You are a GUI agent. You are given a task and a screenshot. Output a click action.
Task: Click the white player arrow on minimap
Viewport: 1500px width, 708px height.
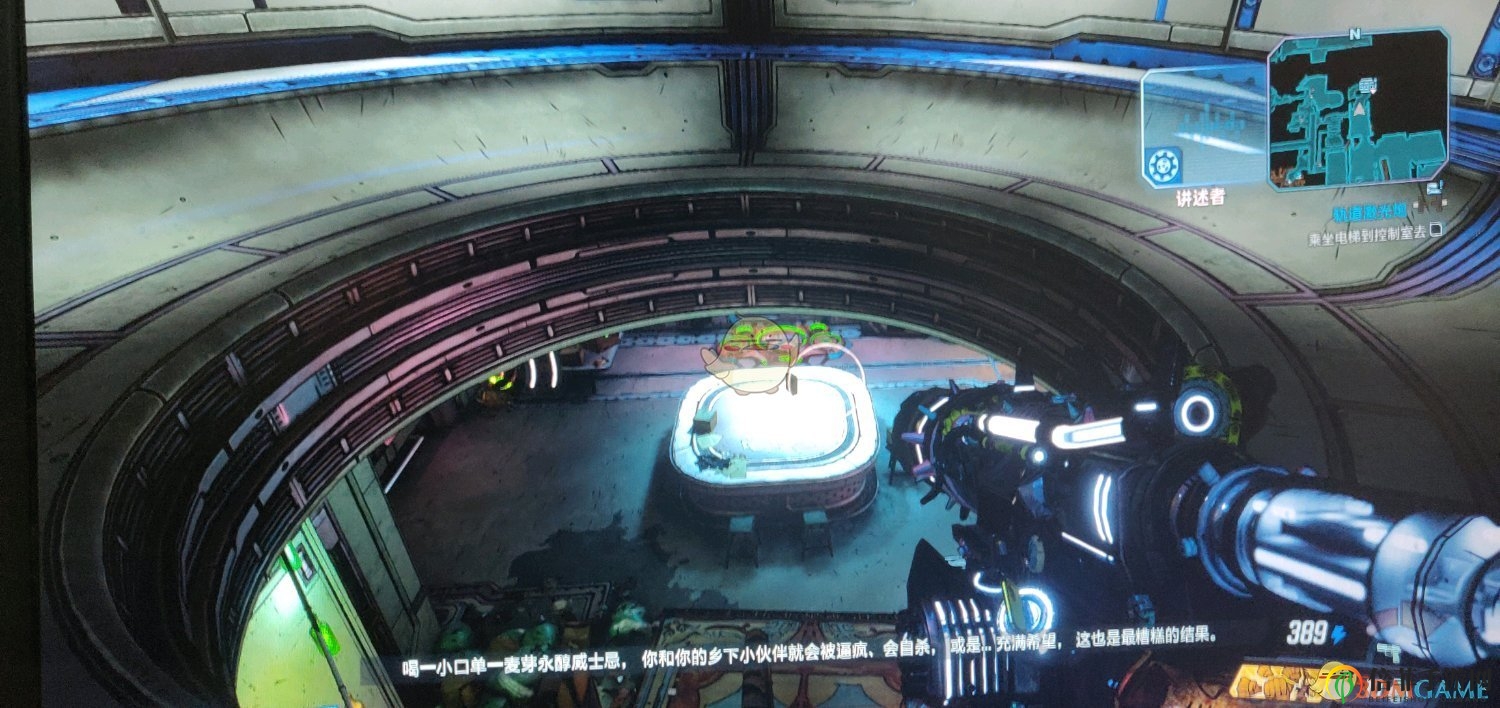1360,108
